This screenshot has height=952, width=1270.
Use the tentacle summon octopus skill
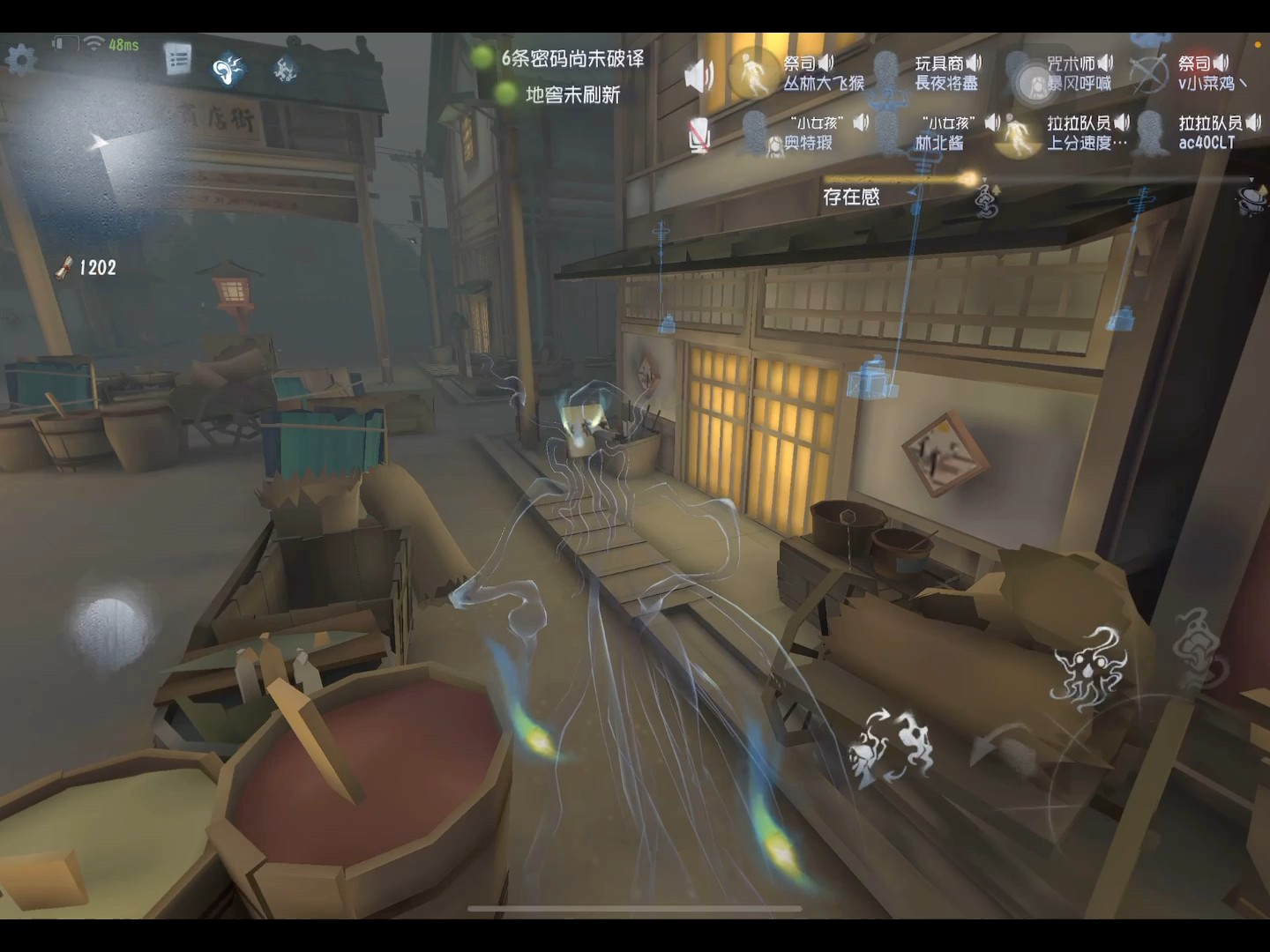pos(1090,668)
